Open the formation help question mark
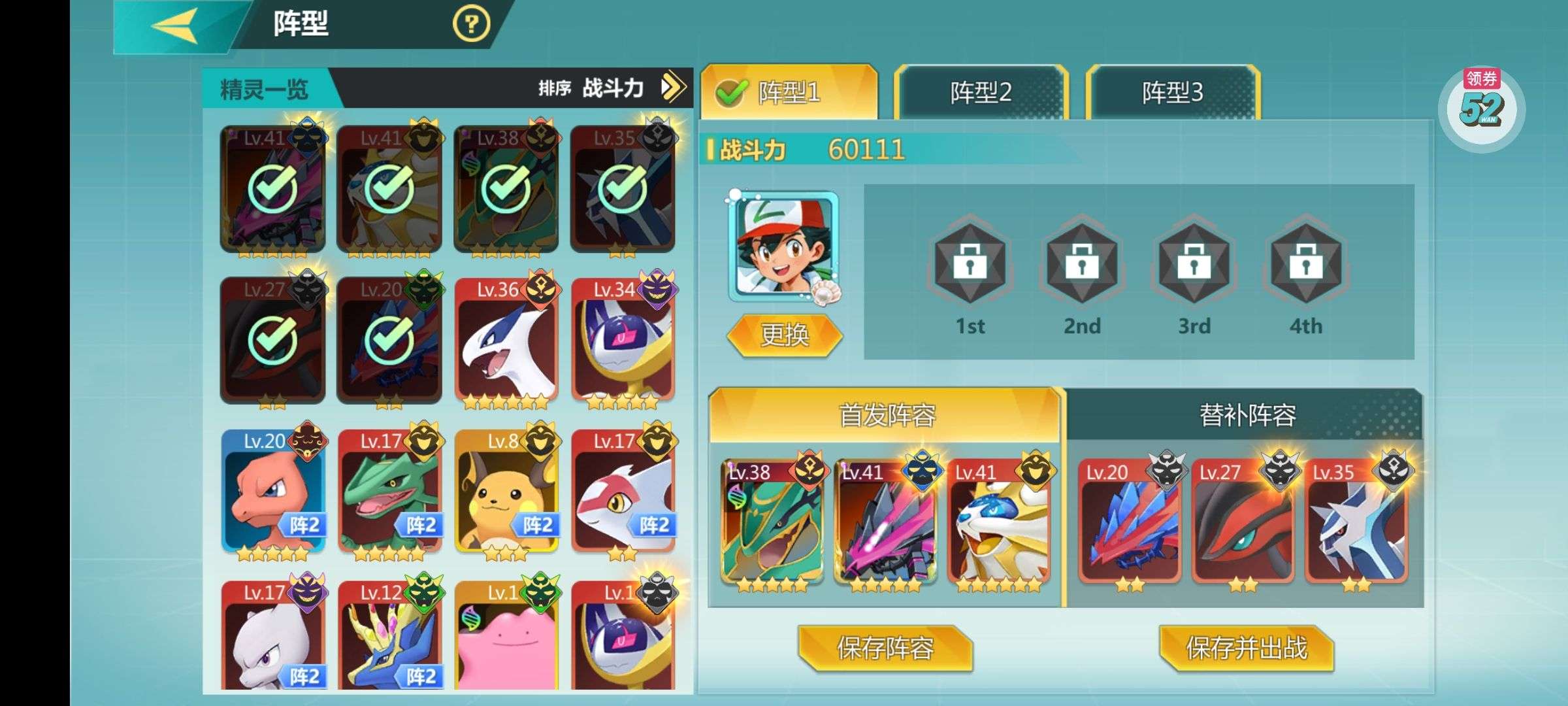Screen dimensions: 1568x706 coord(470,25)
